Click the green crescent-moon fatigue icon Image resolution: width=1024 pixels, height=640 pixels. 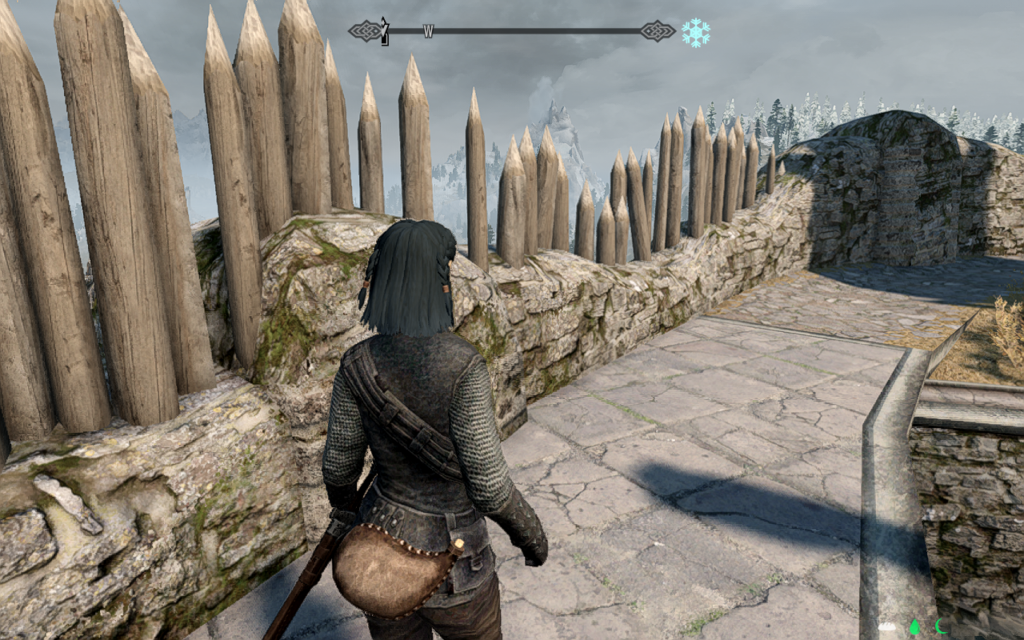pyautogui.click(x=941, y=628)
